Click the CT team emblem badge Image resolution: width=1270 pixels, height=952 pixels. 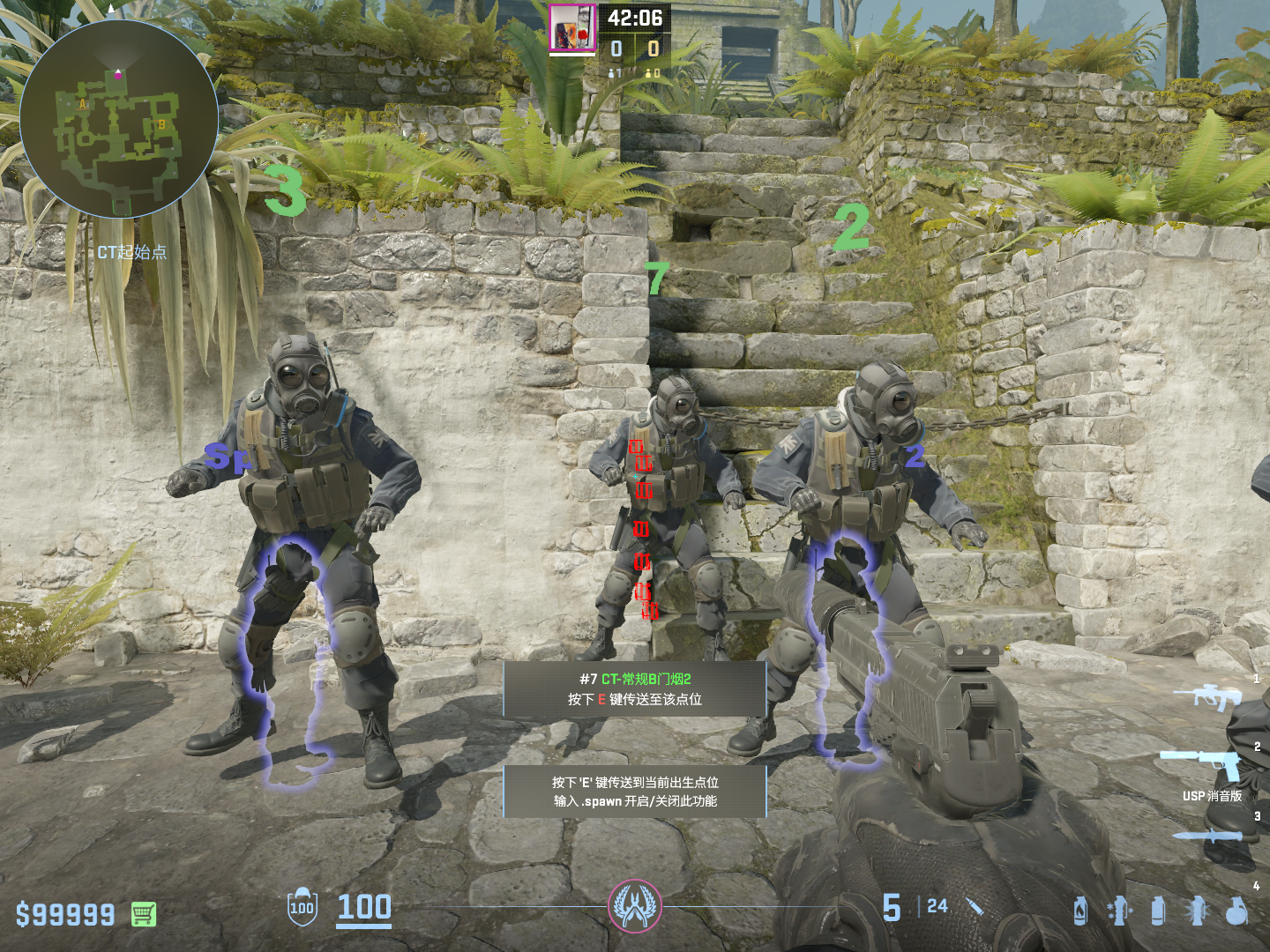[x=634, y=906]
